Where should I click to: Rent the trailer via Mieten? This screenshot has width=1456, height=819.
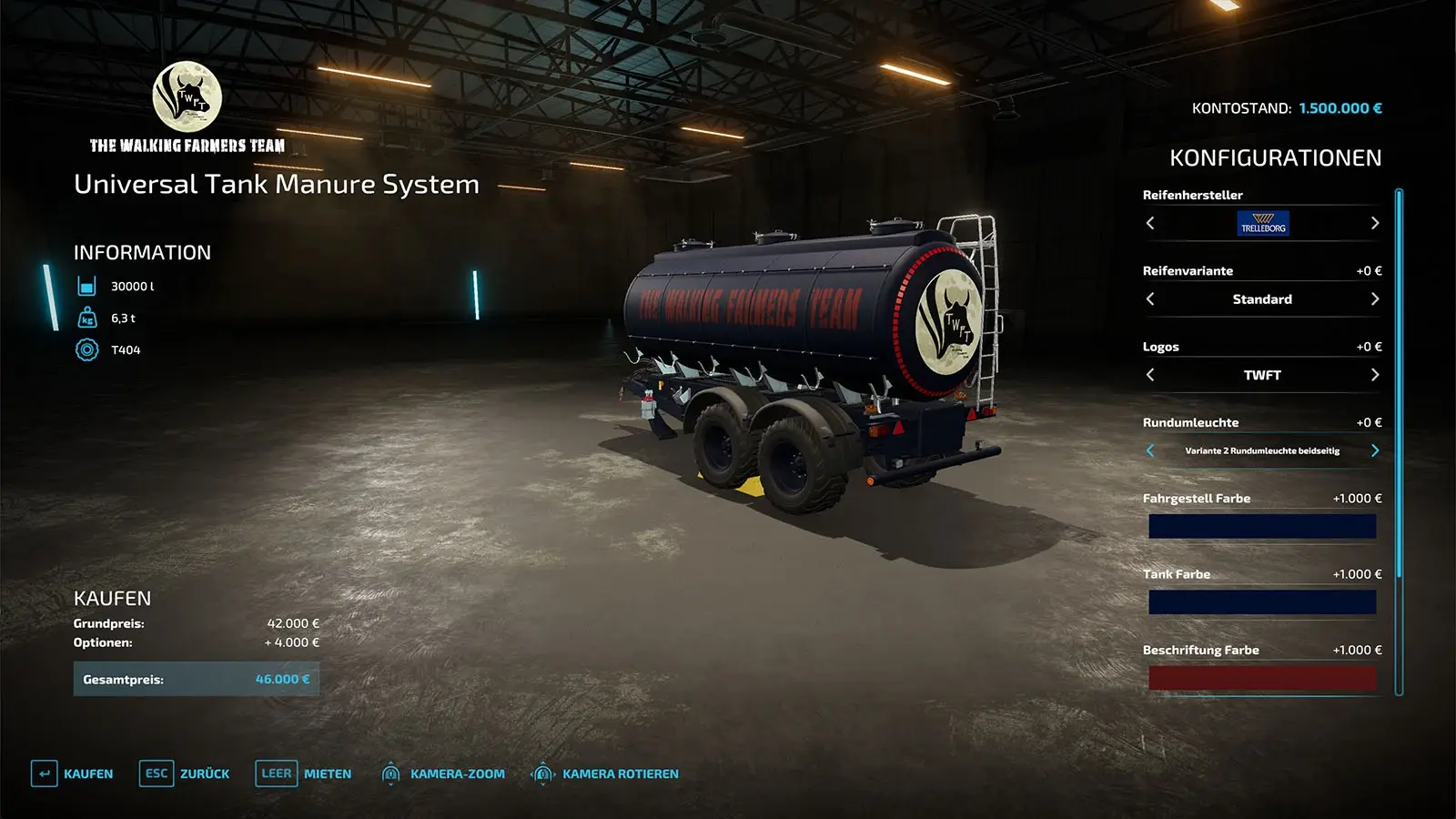click(304, 773)
